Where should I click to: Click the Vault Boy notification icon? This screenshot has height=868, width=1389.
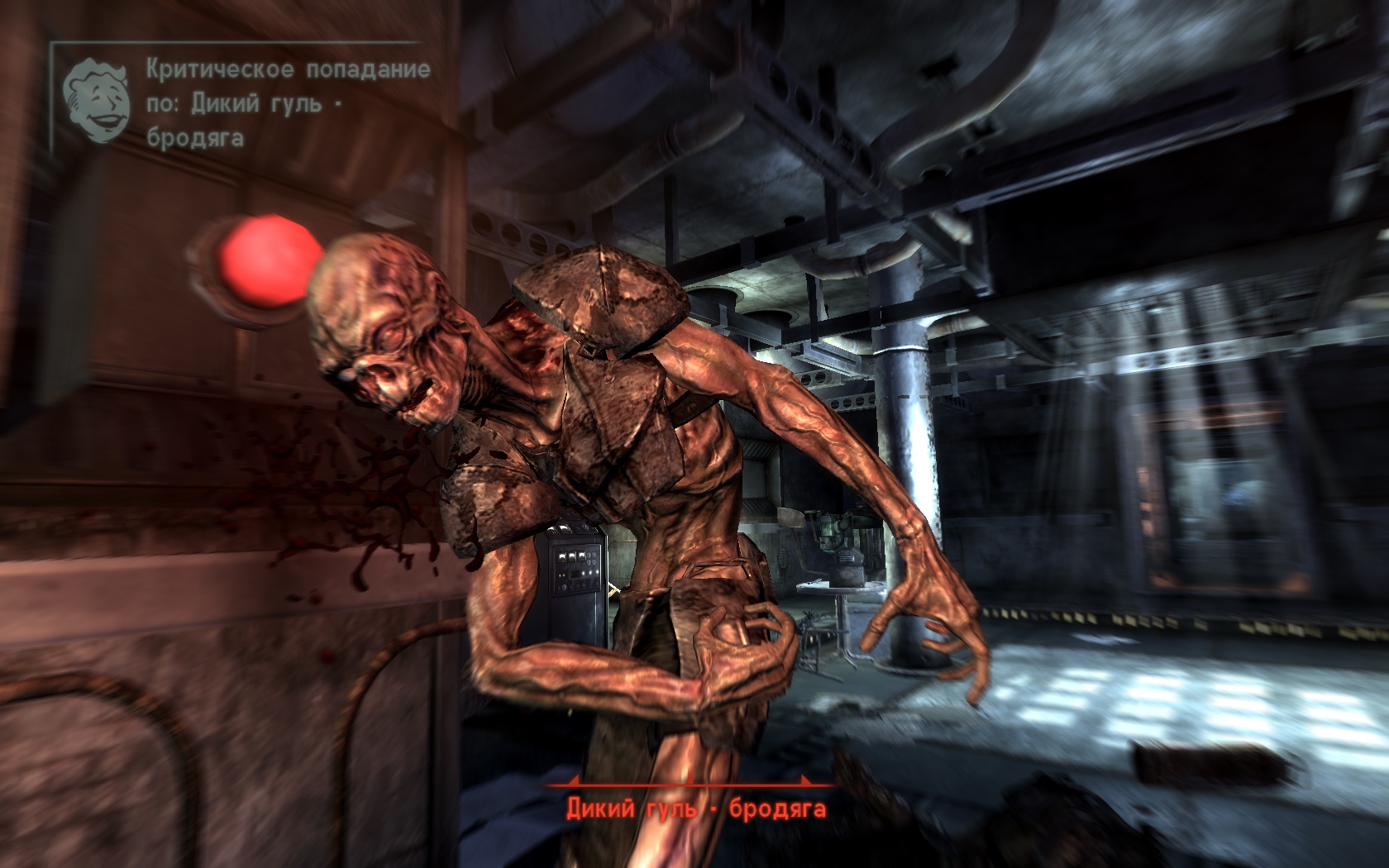pyautogui.click(x=98, y=101)
